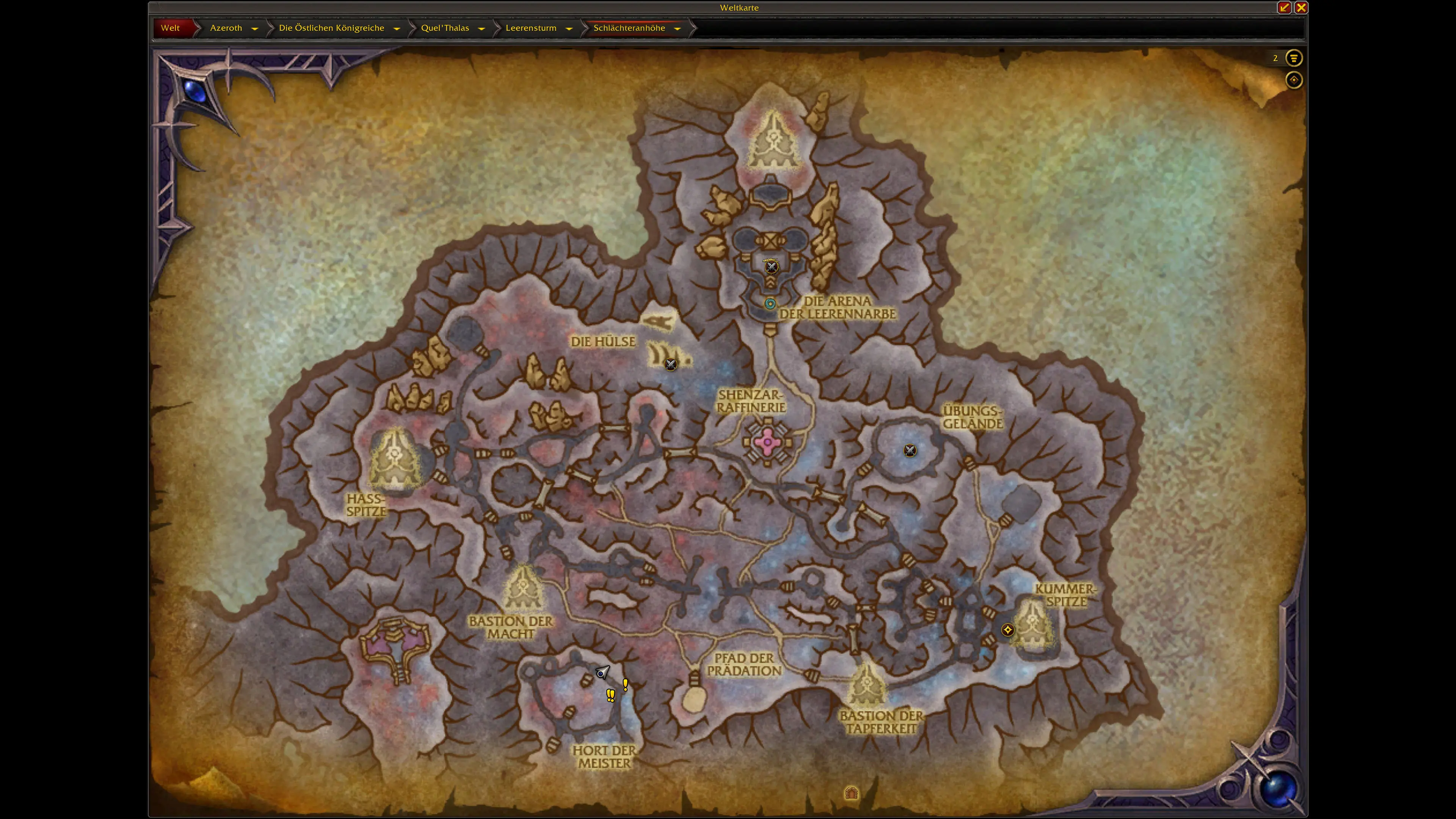Toggle the map pin tracking button
This screenshot has width=1456, height=819.
[x=1293, y=80]
